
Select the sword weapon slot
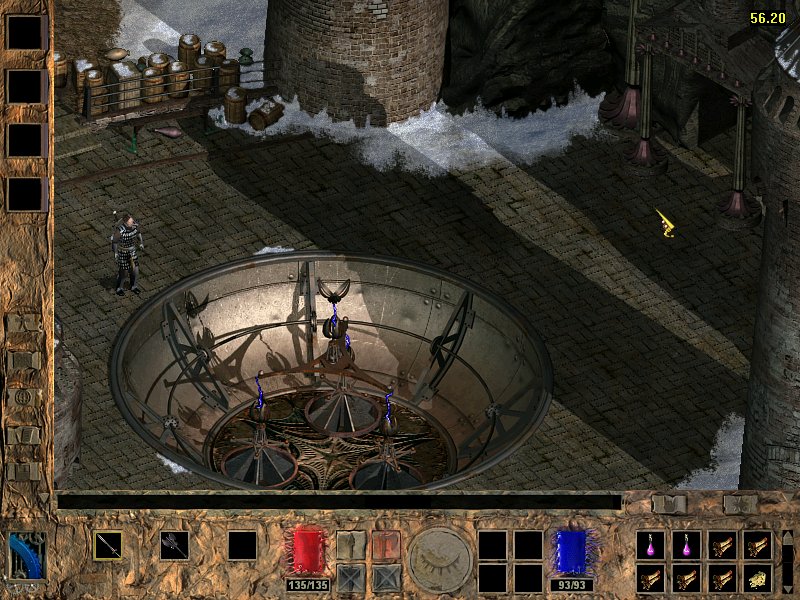(108, 545)
